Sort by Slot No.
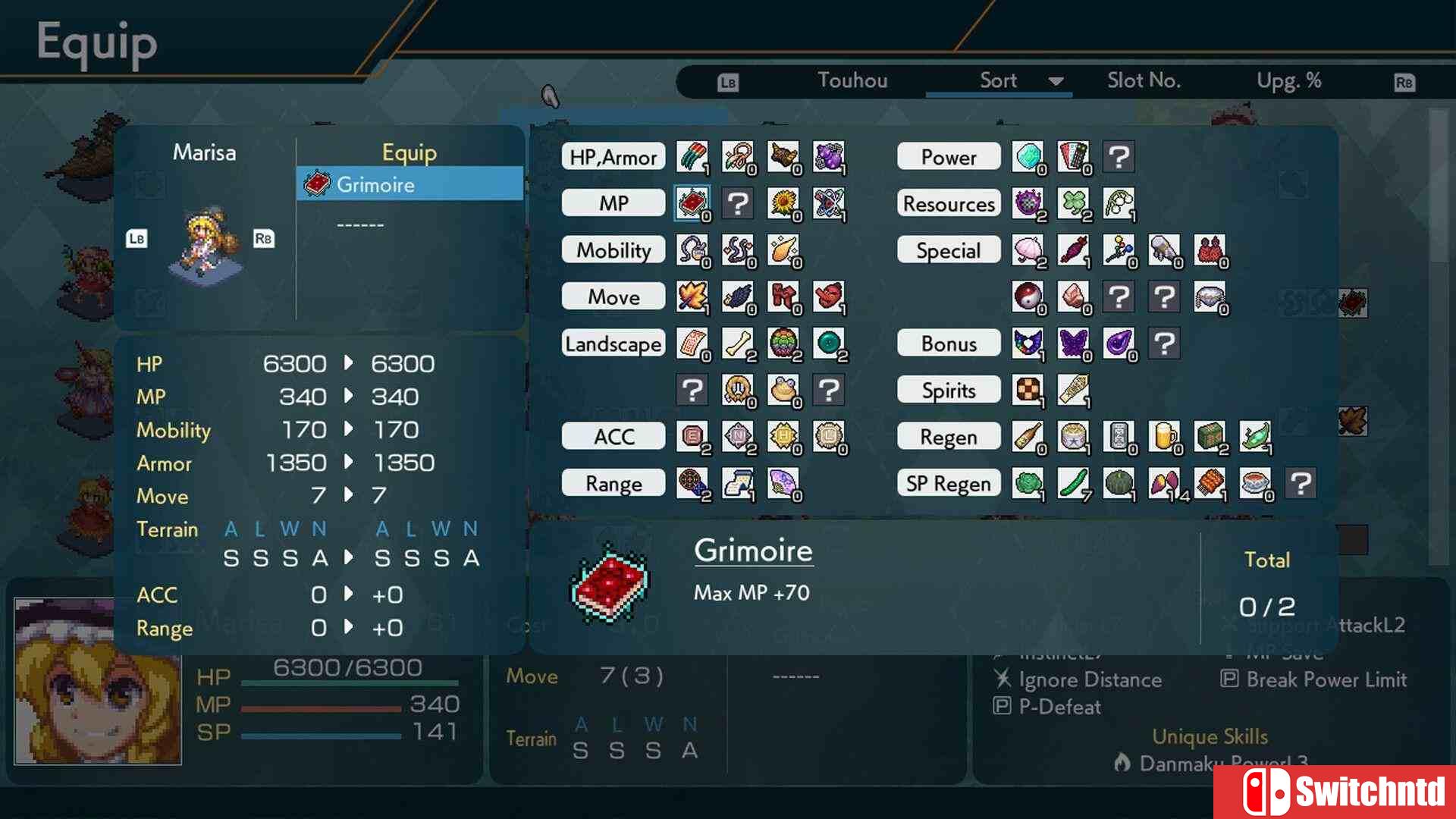This screenshot has width=1456, height=819. pos(1144,80)
